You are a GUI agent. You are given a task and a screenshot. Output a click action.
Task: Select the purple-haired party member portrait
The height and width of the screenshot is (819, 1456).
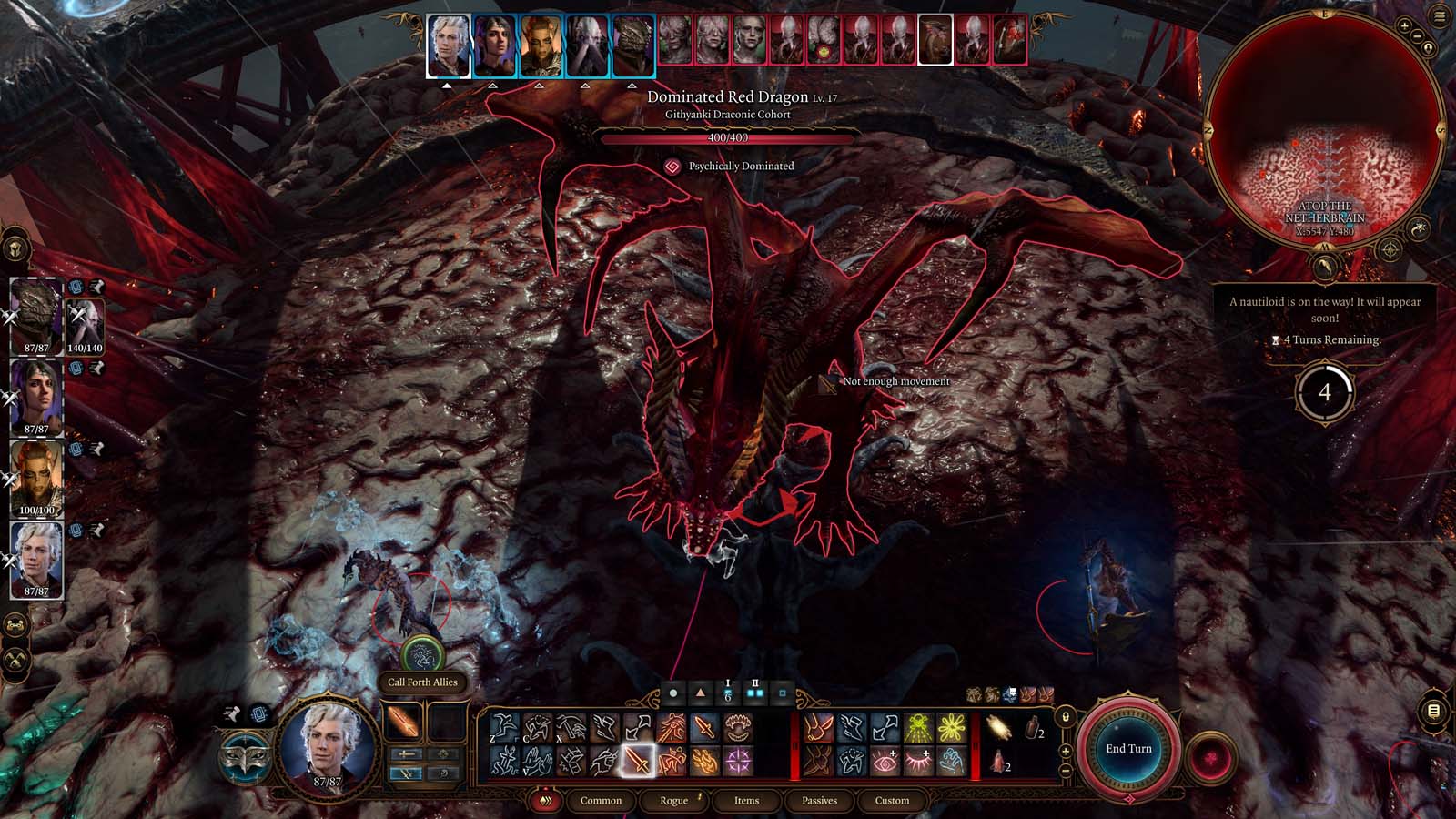(36, 397)
